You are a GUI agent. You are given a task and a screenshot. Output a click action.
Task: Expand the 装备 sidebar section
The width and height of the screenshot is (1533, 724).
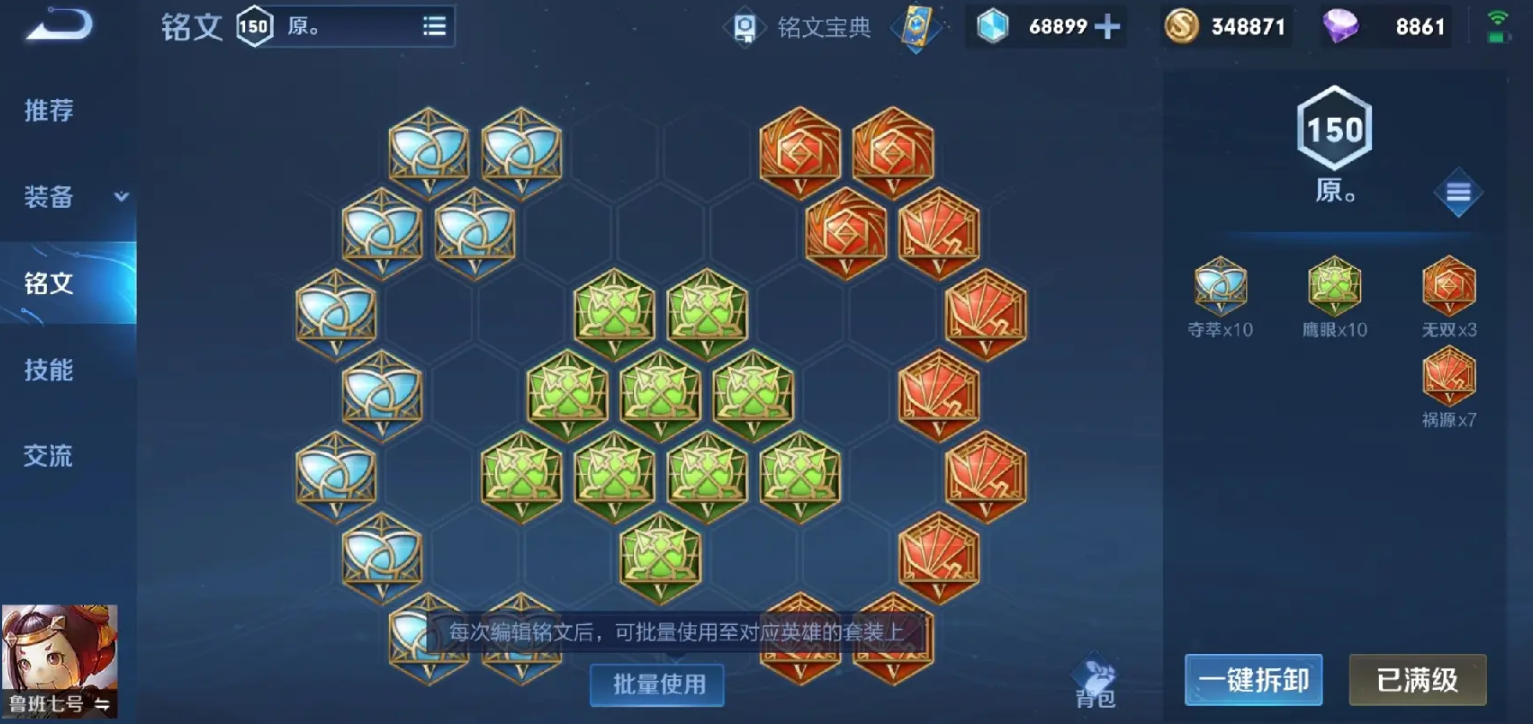coord(62,197)
